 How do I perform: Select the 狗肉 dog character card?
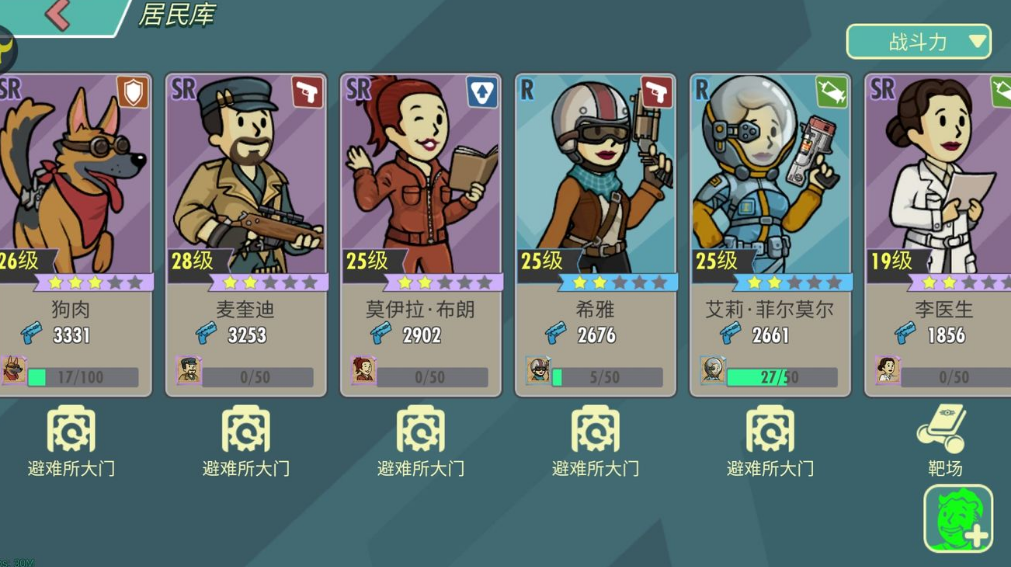coord(72,235)
